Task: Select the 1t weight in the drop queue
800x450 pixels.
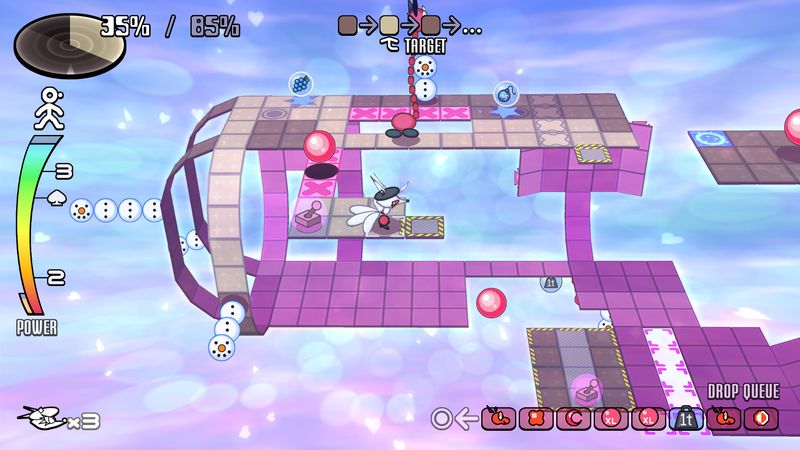Action: point(688,418)
